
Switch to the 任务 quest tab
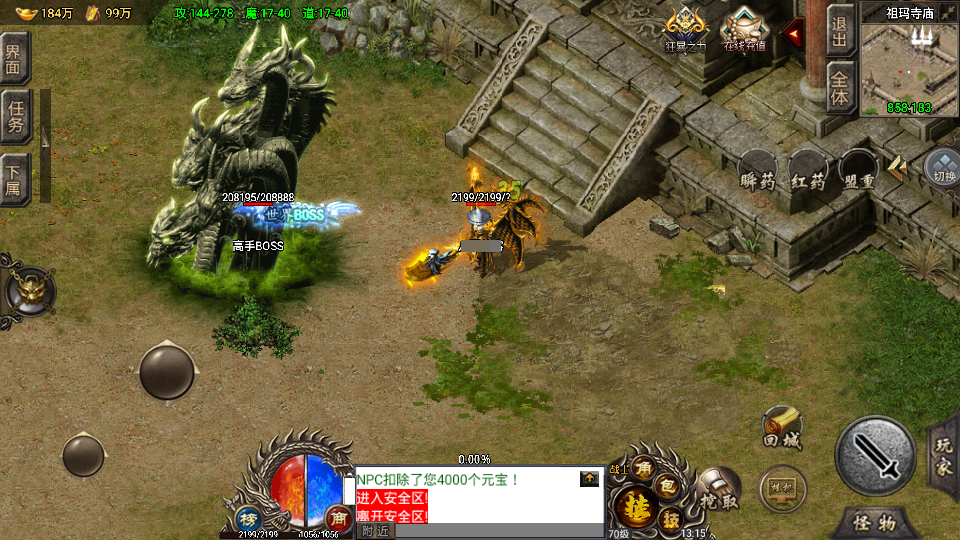tap(16, 118)
